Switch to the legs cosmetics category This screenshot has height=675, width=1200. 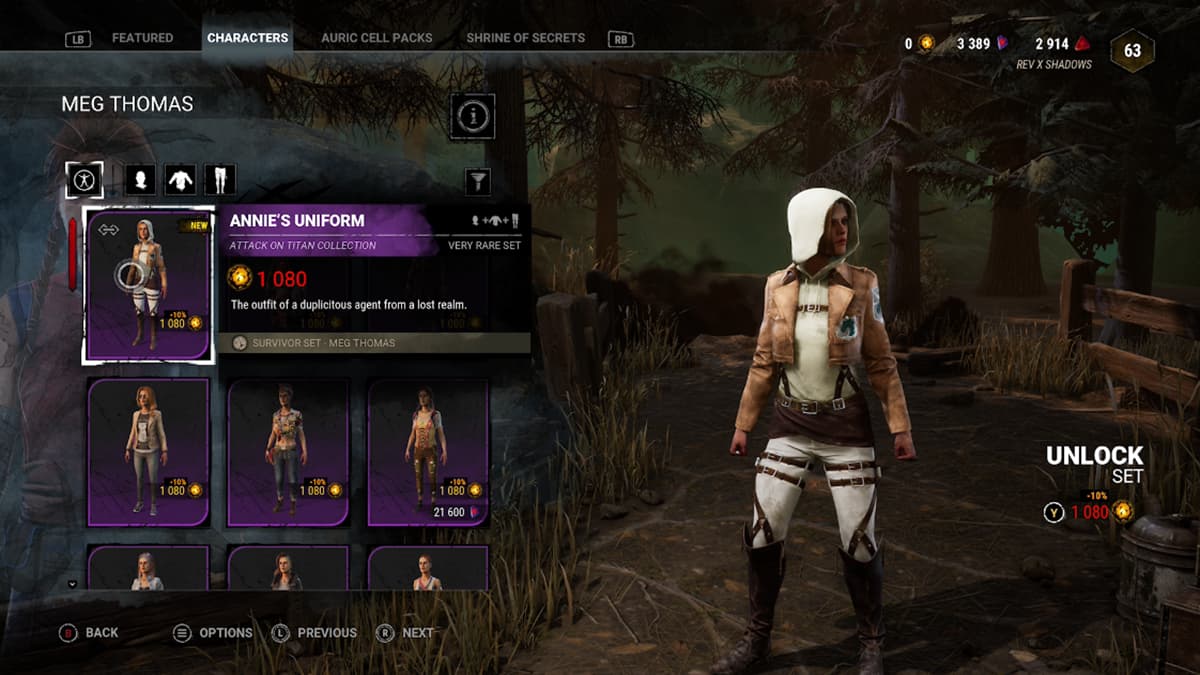pos(219,180)
